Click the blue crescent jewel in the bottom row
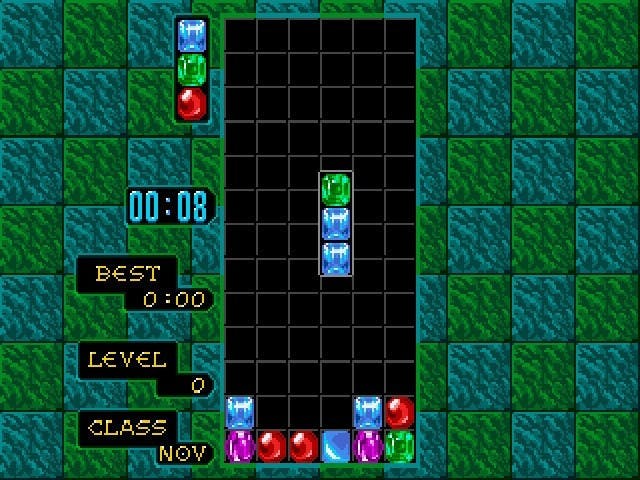 337,445
